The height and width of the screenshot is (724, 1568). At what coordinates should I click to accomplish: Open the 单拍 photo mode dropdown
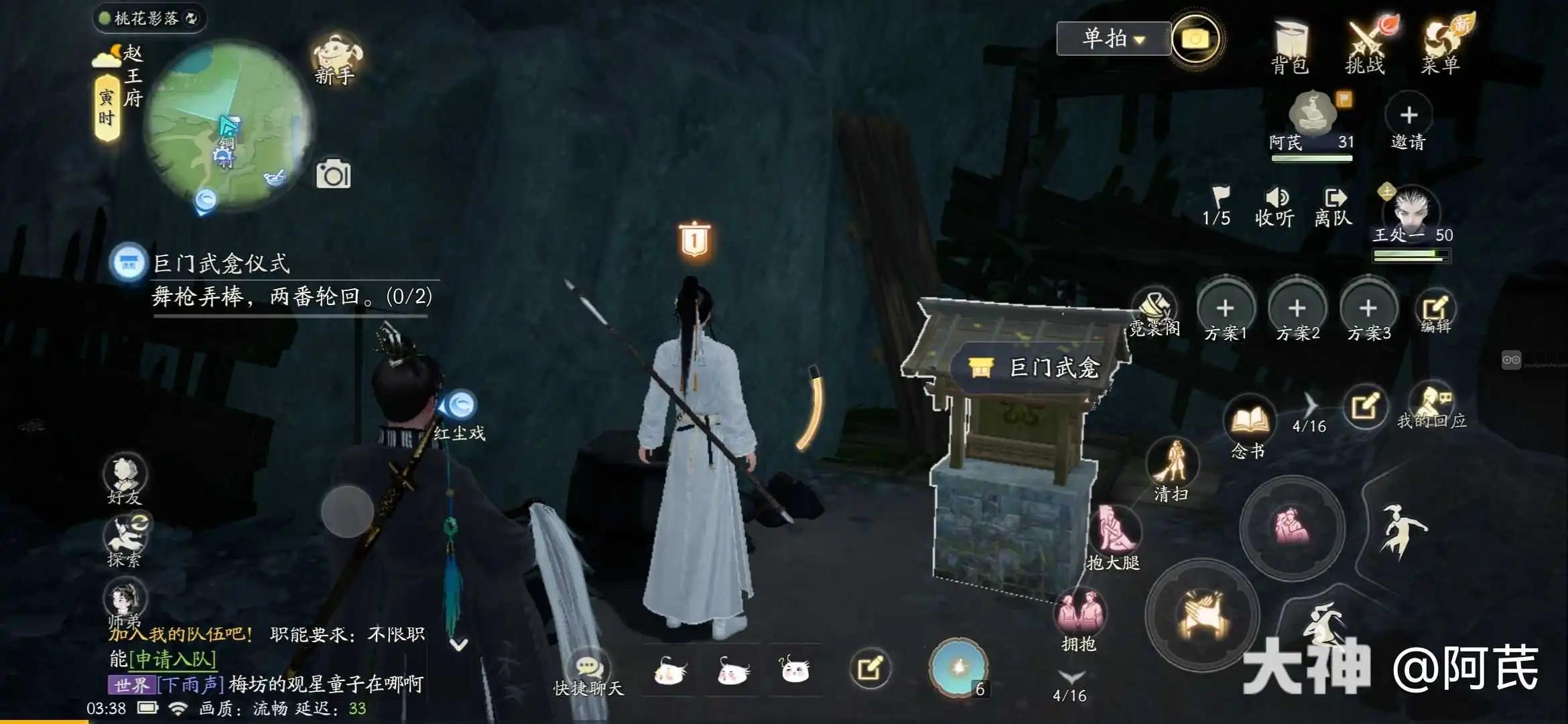click(x=1113, y=38)
